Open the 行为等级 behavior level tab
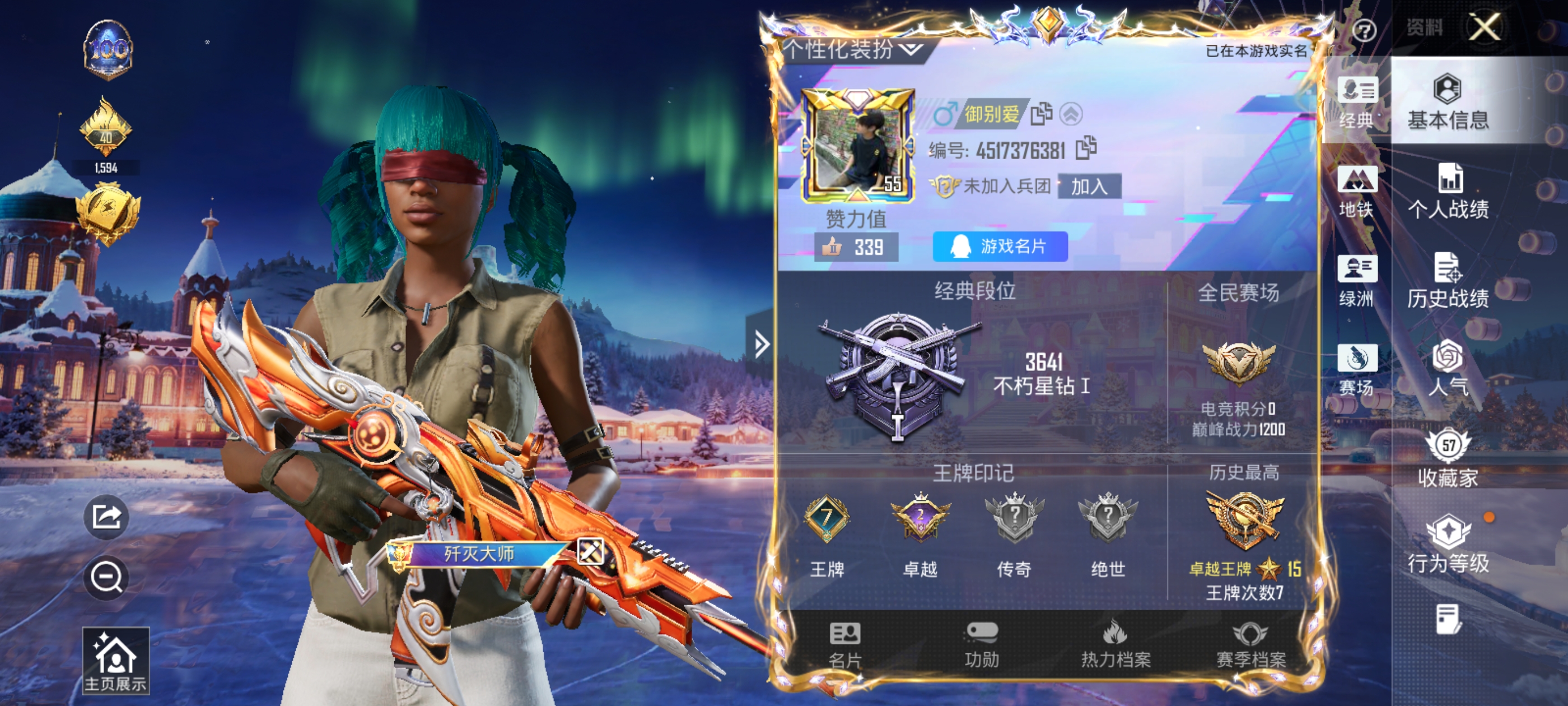Screen dimensions: 1568x706 [1448, 545]
